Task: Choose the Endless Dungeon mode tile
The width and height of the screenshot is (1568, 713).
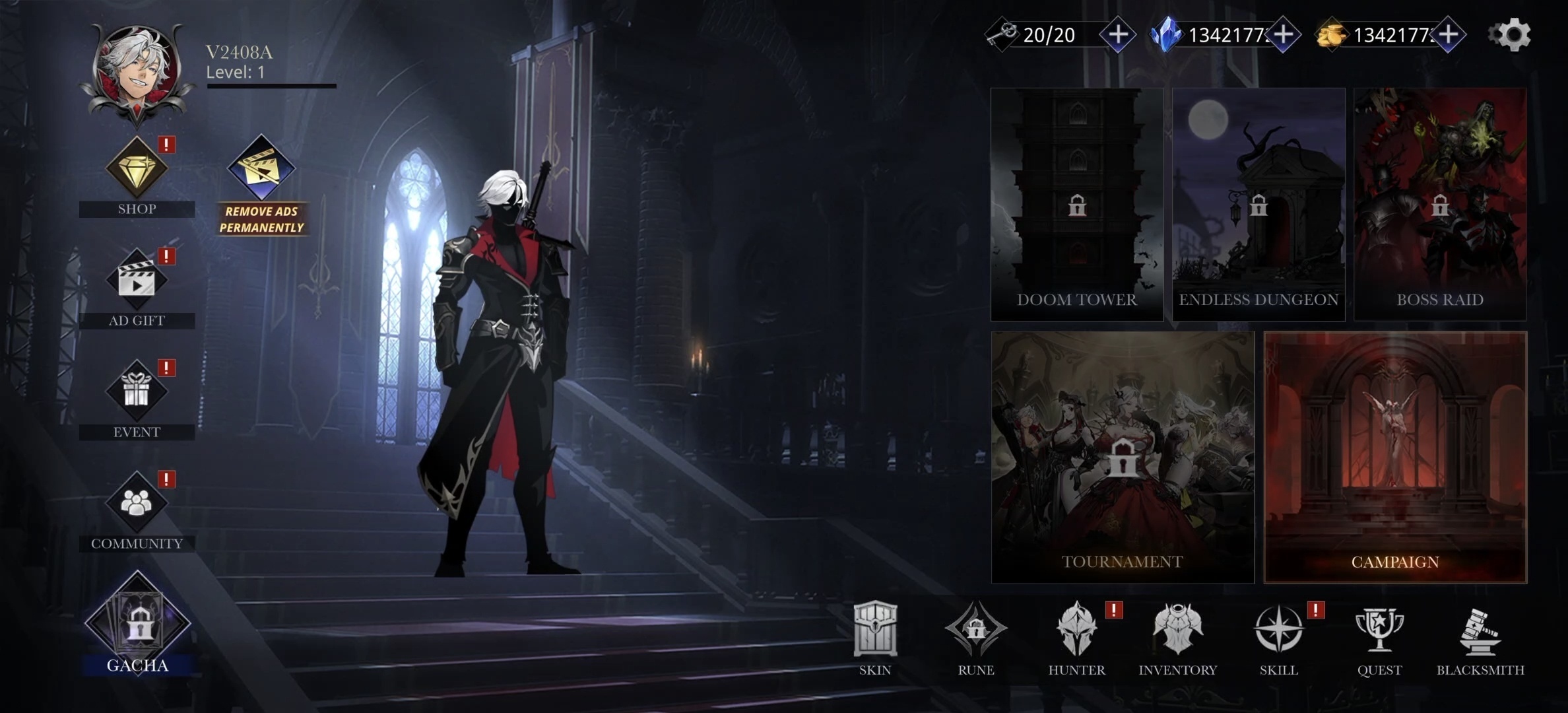Action: click(1258, 205)
